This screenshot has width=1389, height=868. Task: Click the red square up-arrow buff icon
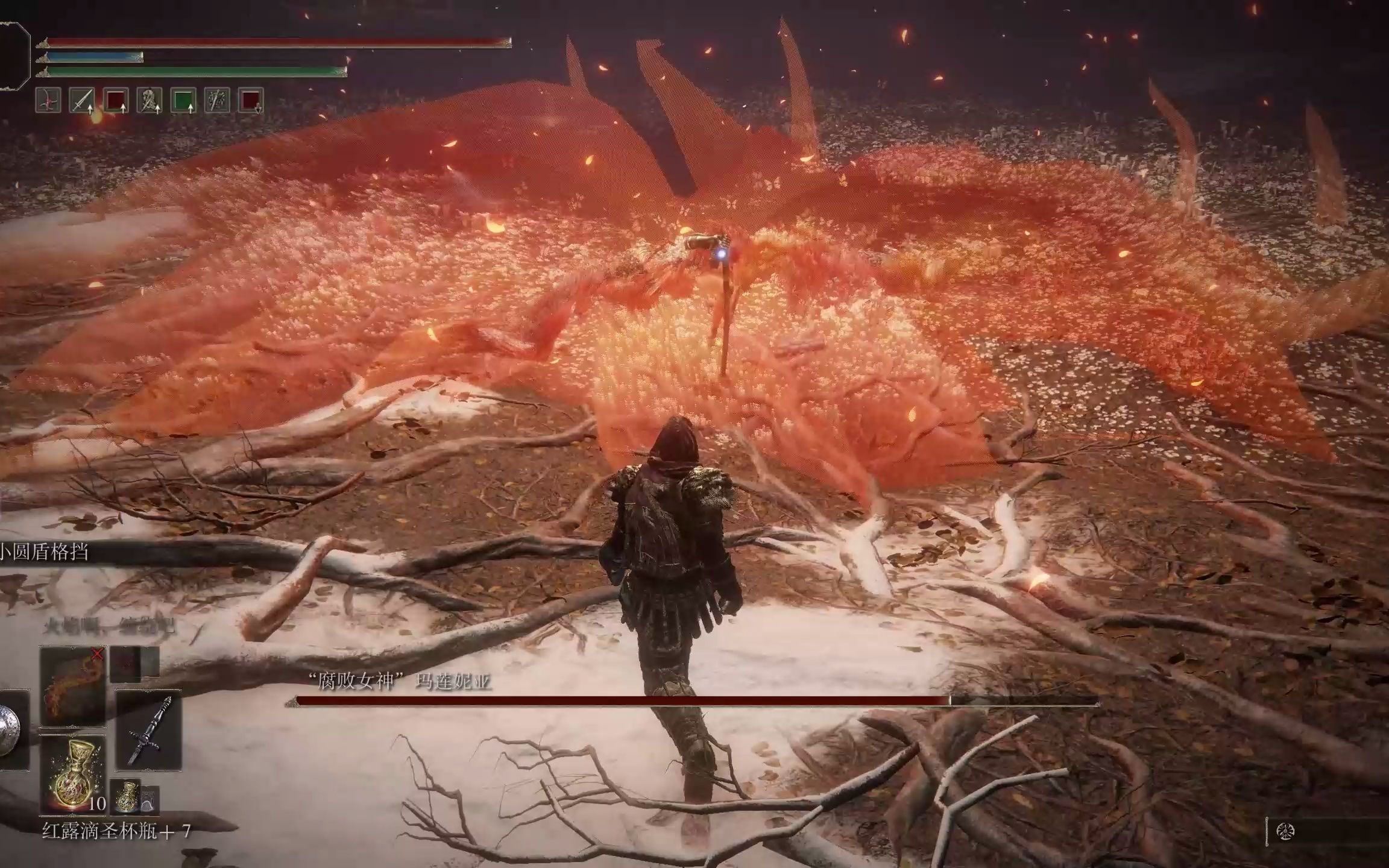tap(115, 101)
